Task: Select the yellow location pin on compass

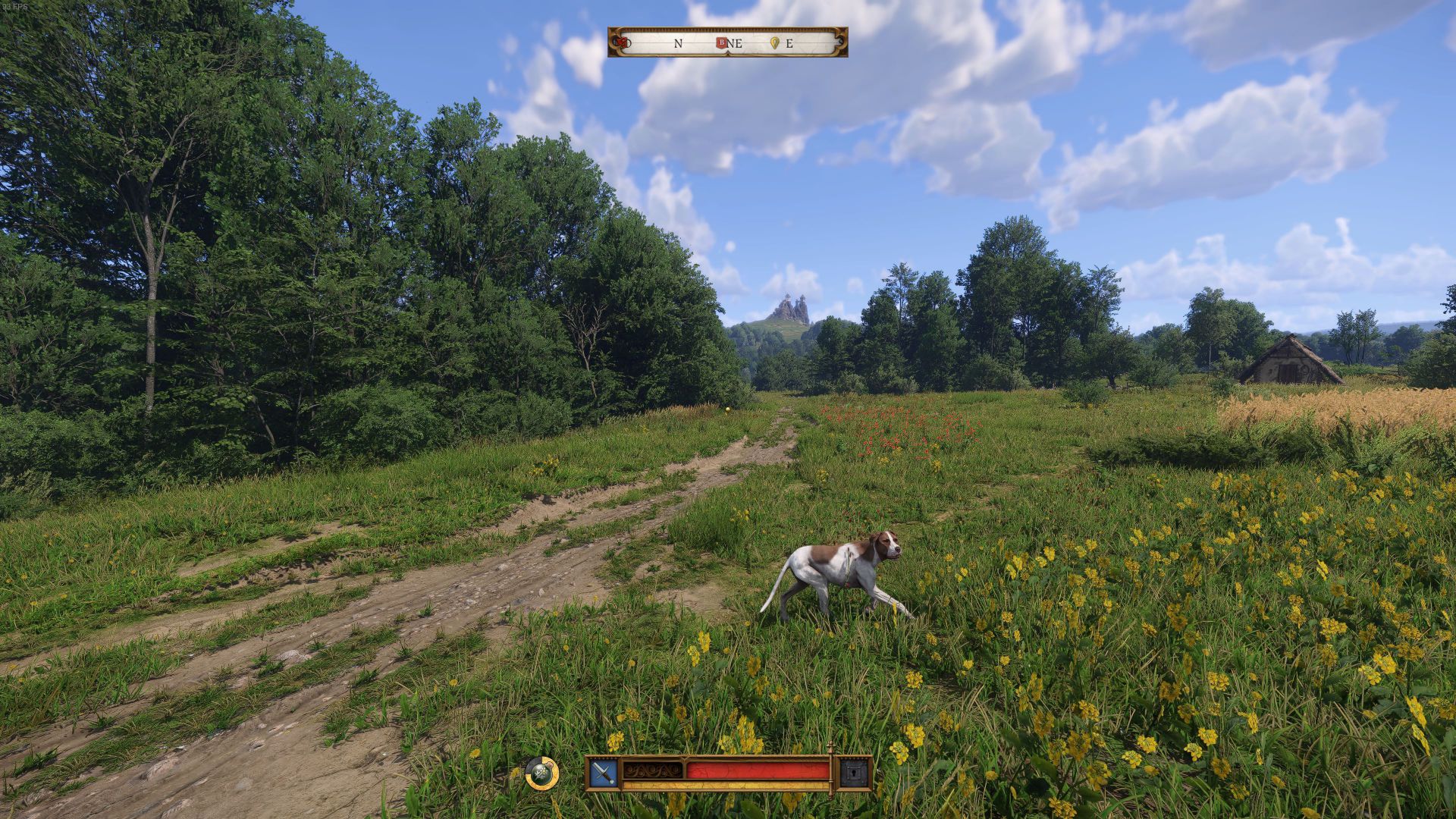Action: pyautogui.click(x=774, y=43)
